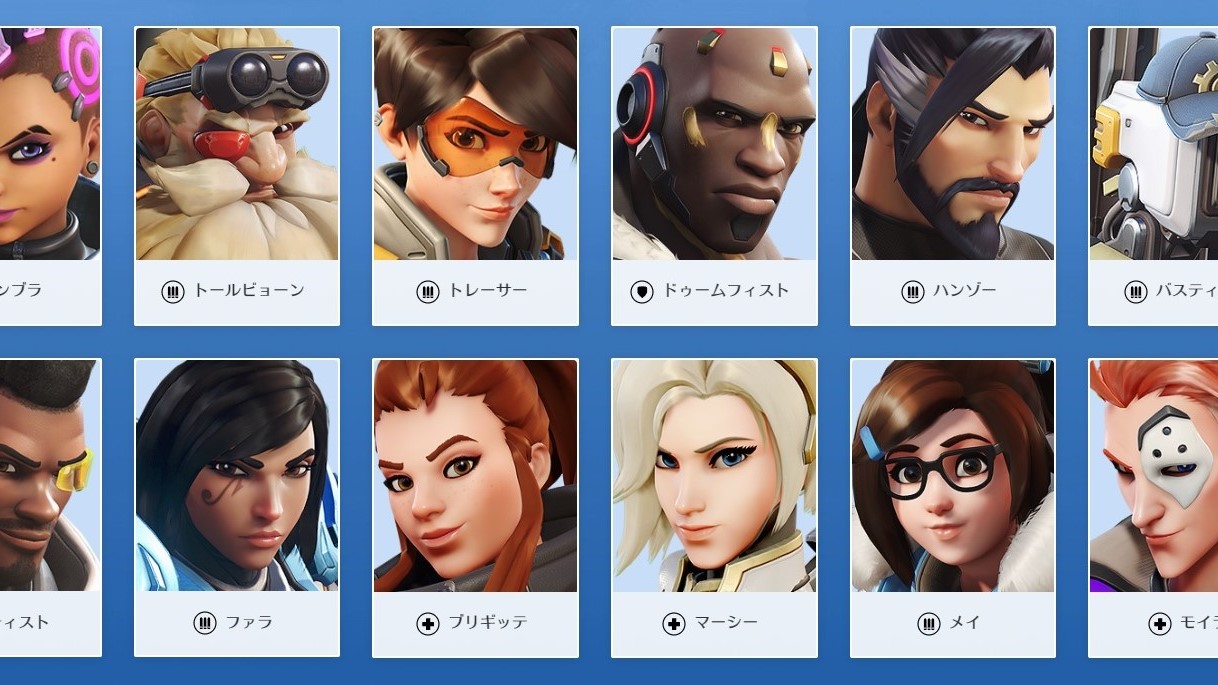Pick the Mei hero card (メイ)
Screen dimensions: 1218x685
[x=952, y=507]
